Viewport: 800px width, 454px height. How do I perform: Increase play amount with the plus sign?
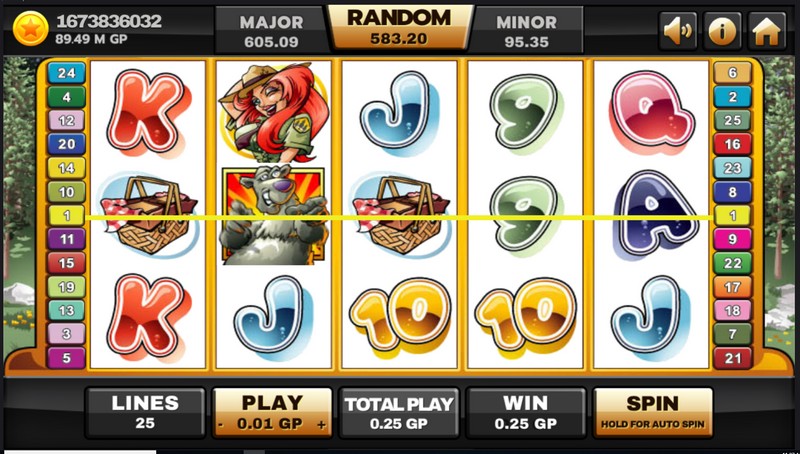coord(322,424)
